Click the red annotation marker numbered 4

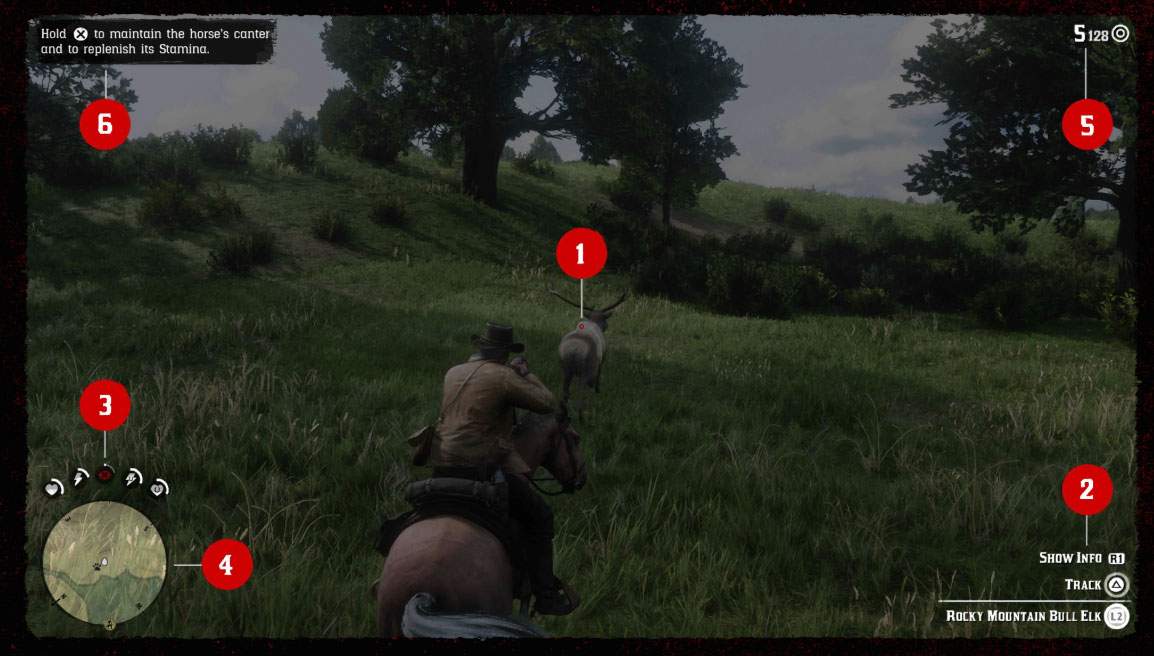coord(226,565)
